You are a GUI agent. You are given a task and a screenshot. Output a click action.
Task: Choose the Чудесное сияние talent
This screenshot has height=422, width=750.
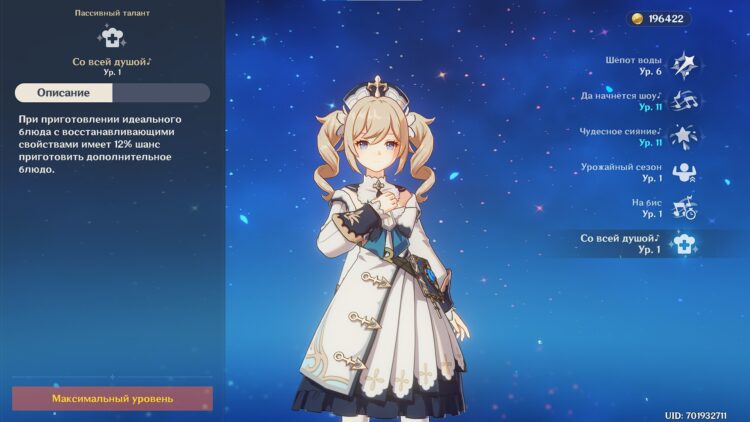(x=684, y=136)
